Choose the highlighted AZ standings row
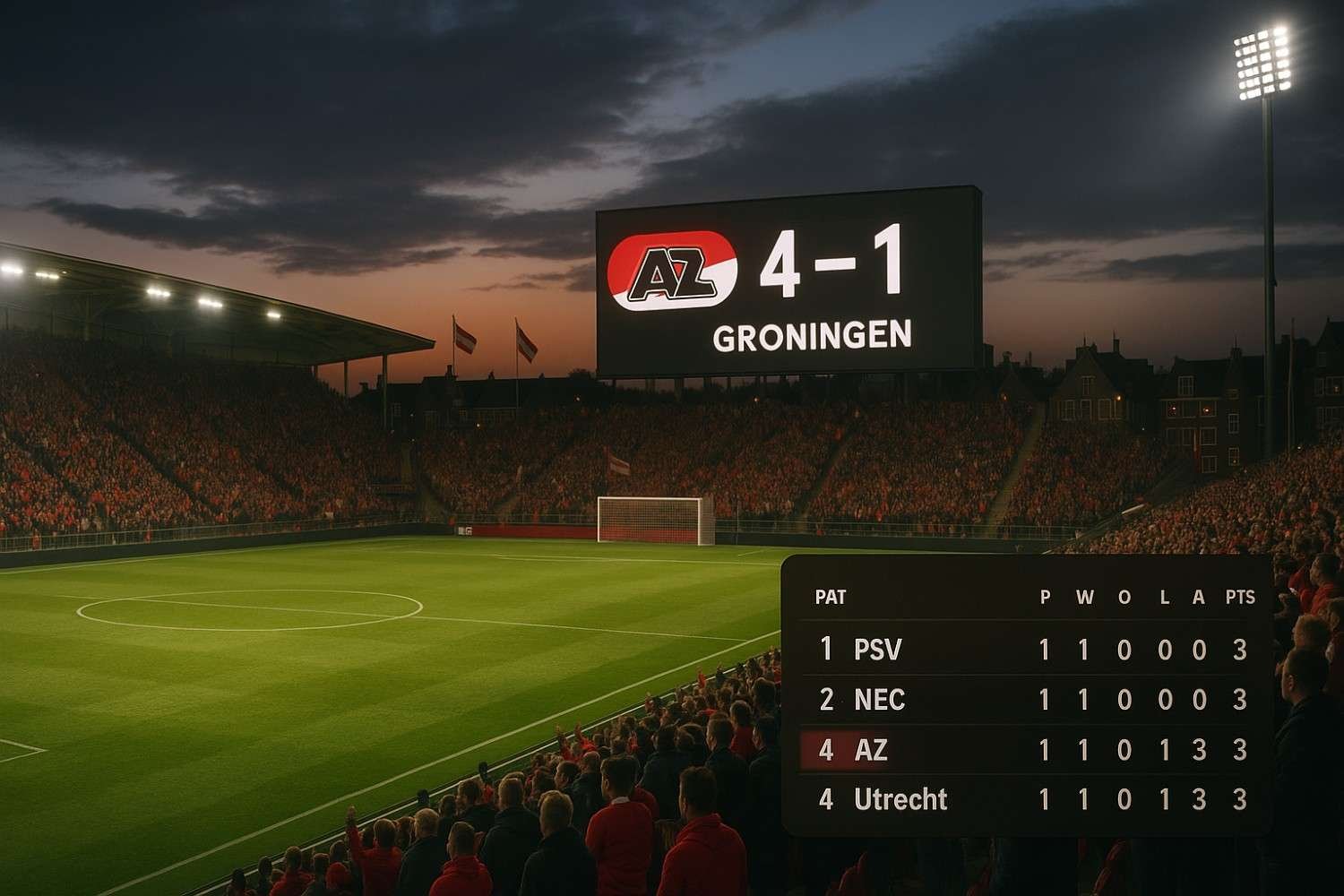This screenshot has width=1344, height=896. pos(1026,750)
